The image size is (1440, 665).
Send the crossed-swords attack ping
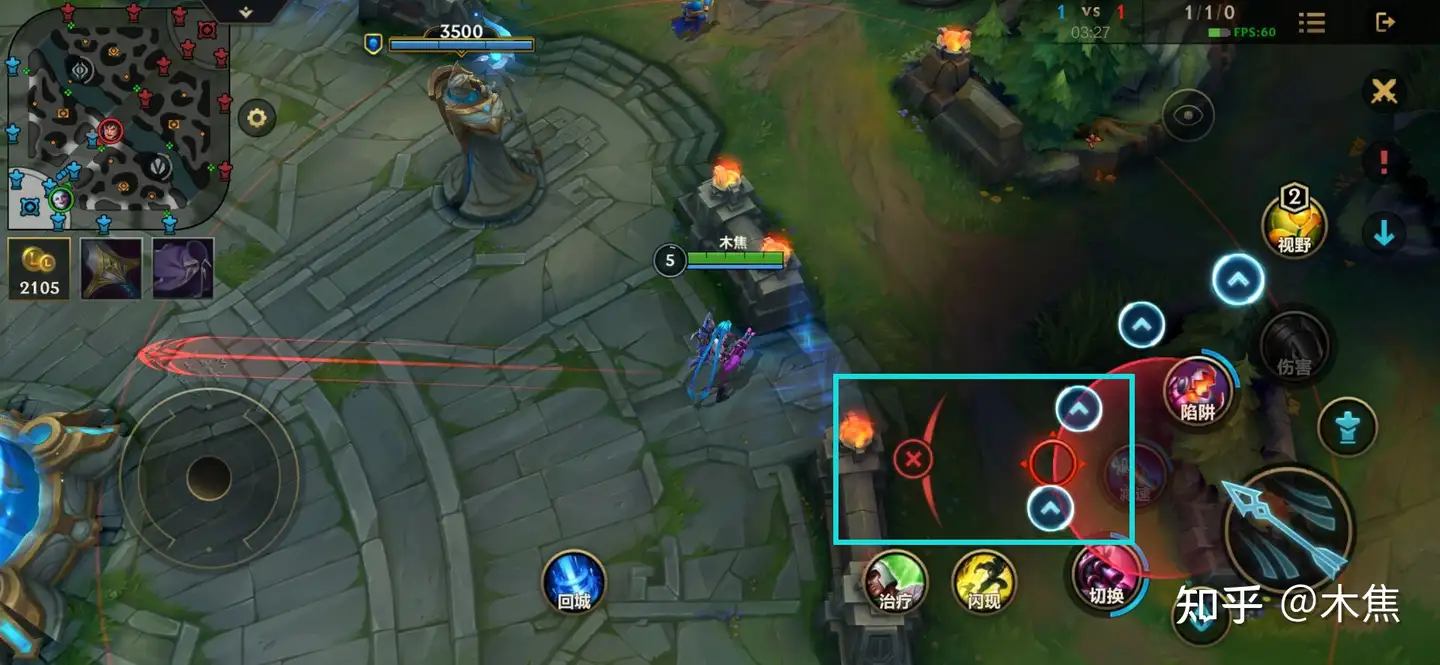coord(1384,92)
